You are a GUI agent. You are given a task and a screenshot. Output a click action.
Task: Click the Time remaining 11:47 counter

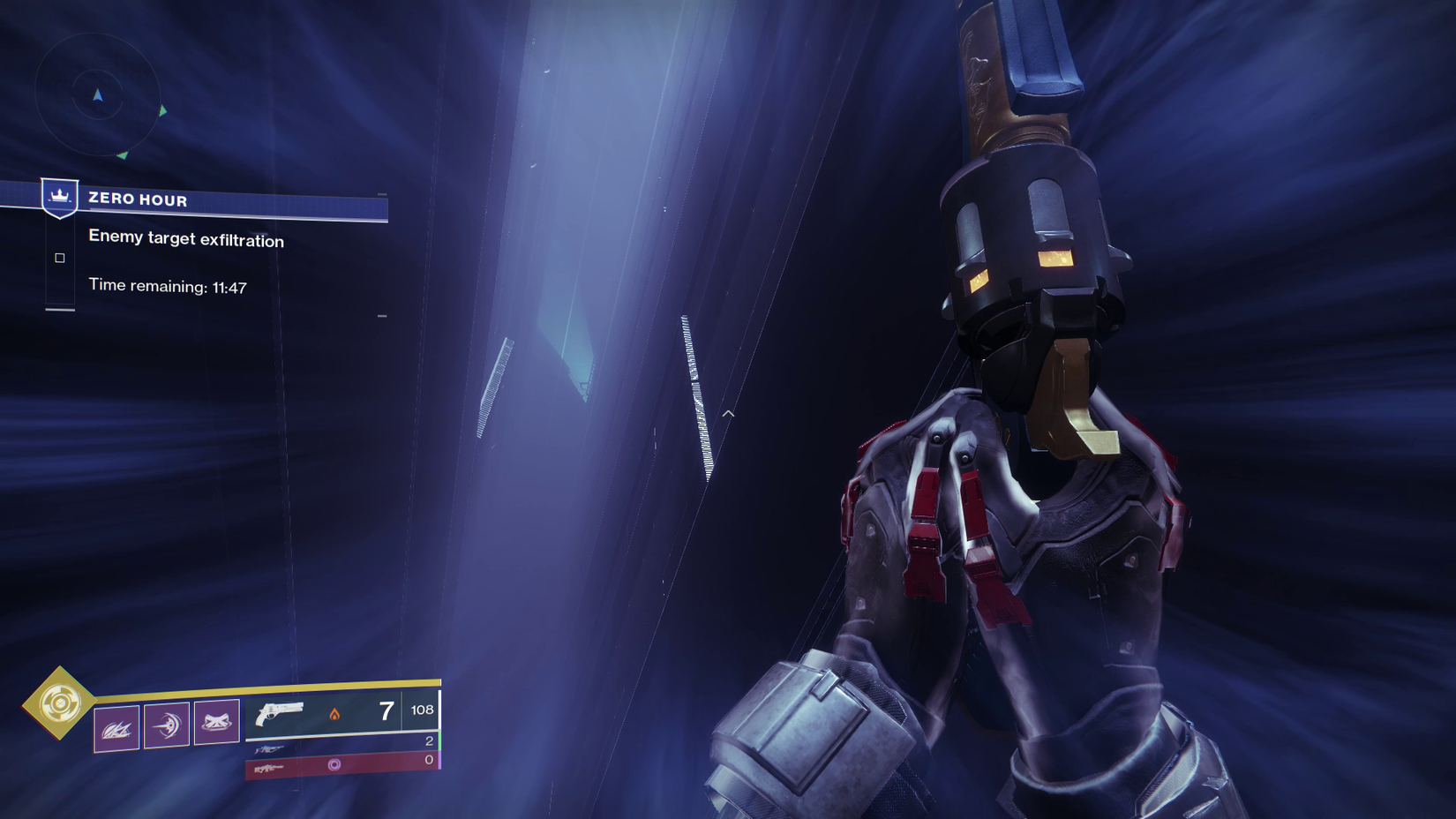(x=168, y=285)
